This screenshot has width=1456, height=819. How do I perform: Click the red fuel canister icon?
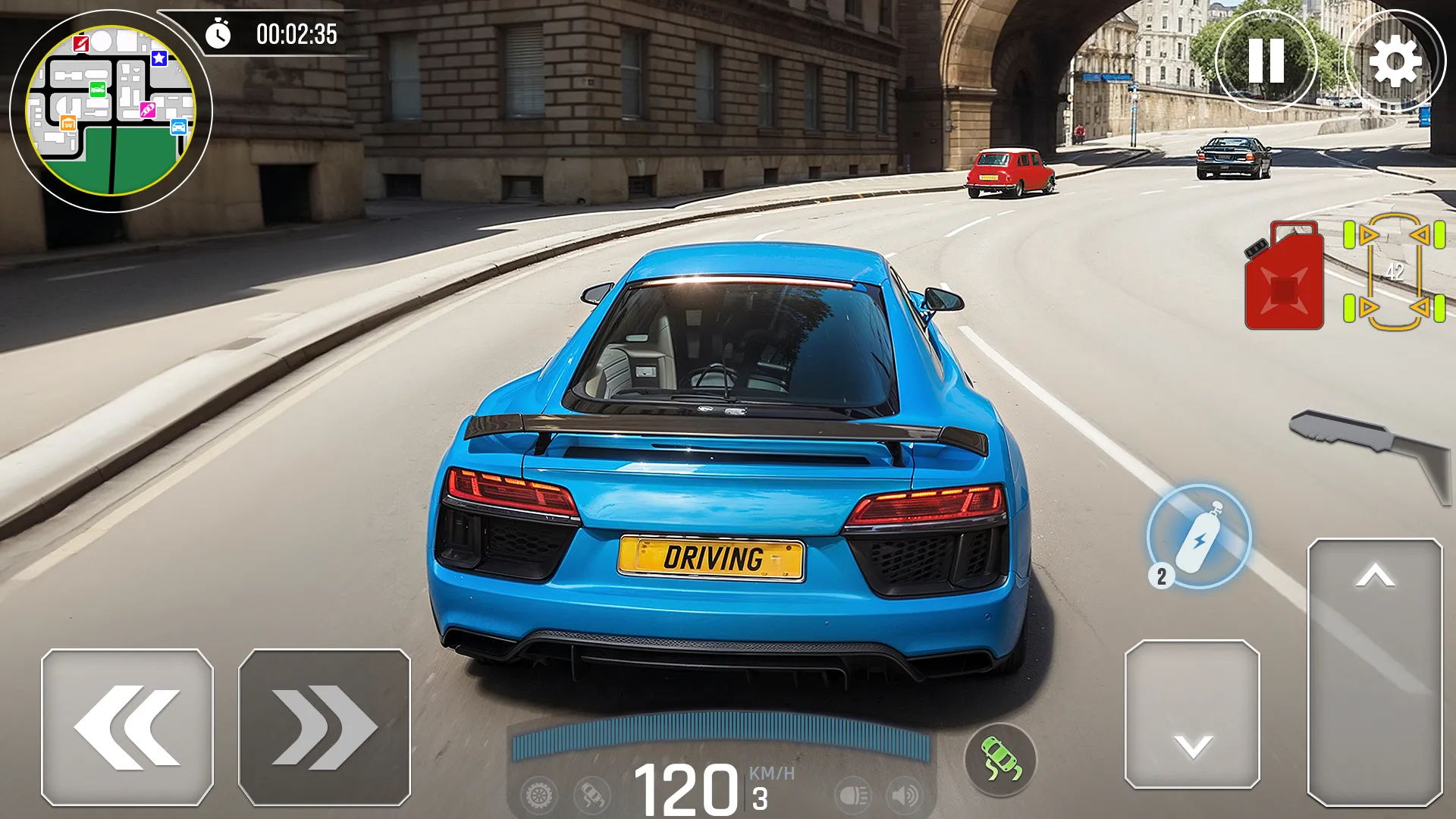pos(1284,277)
